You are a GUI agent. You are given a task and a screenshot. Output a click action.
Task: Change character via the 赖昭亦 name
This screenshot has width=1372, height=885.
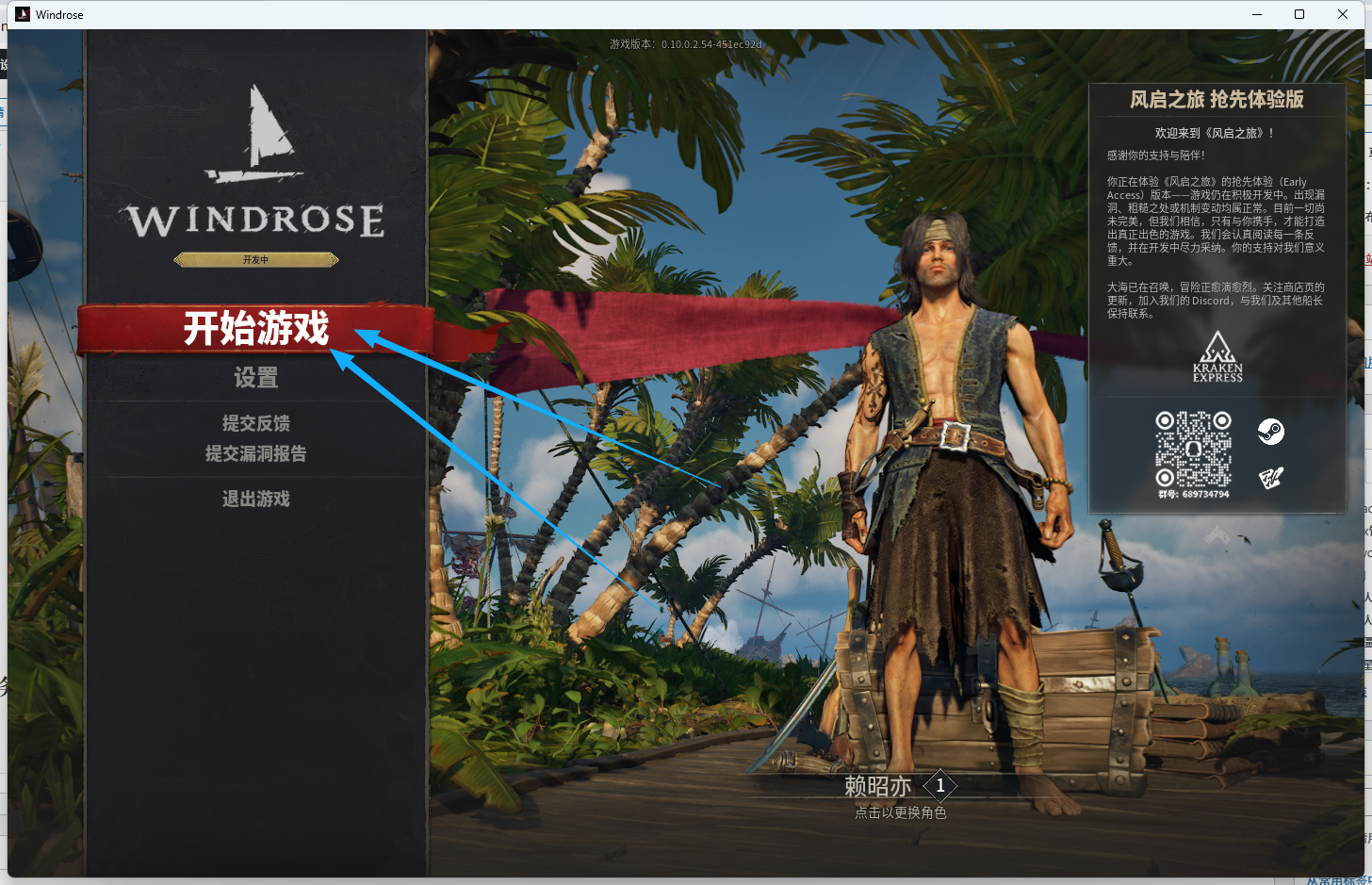[x=877, y=786]
